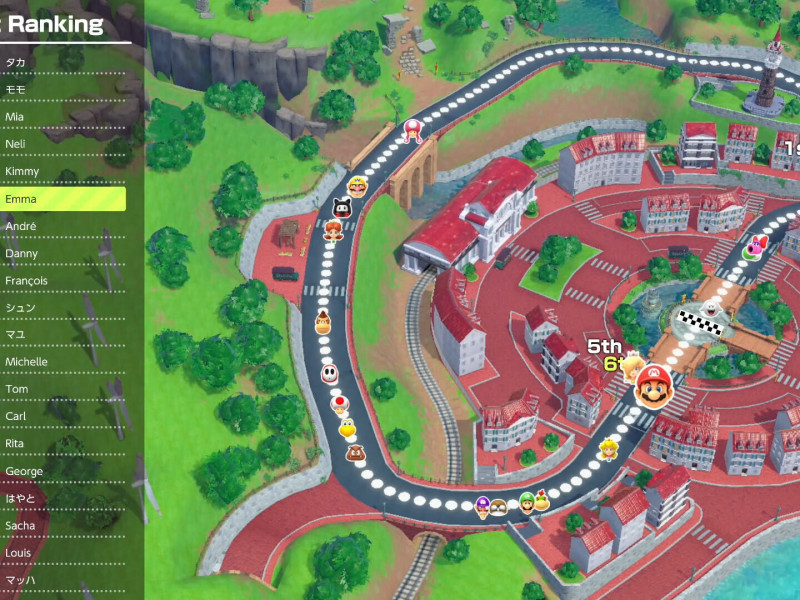800x600 pixels.
Task: Select George's ranking entry
Action: [x=62, y=471]
